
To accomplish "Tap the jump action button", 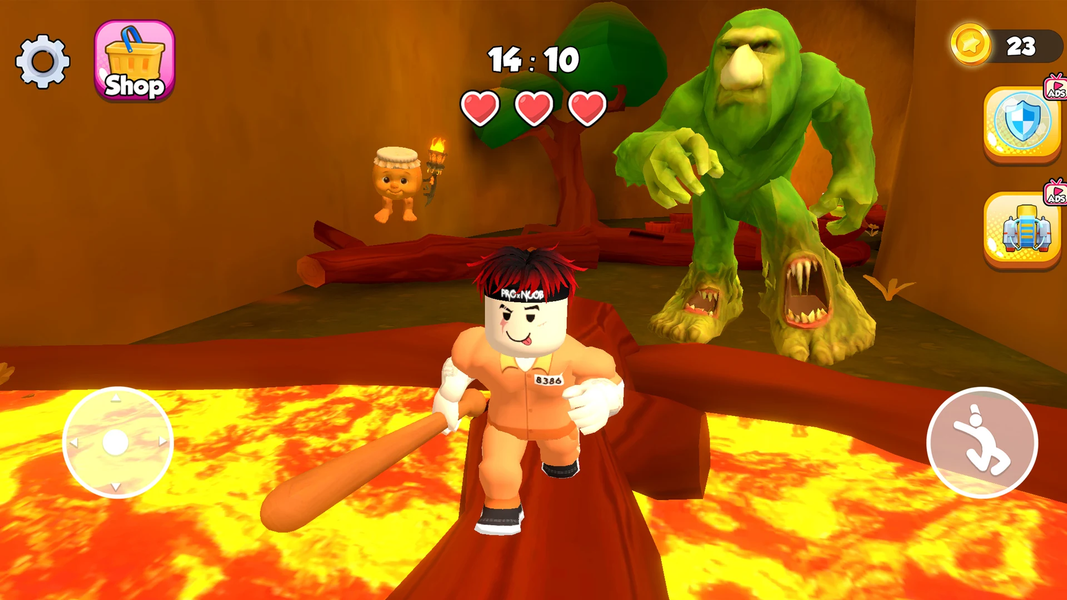I will pyautogui.click(x=981, y=442).
